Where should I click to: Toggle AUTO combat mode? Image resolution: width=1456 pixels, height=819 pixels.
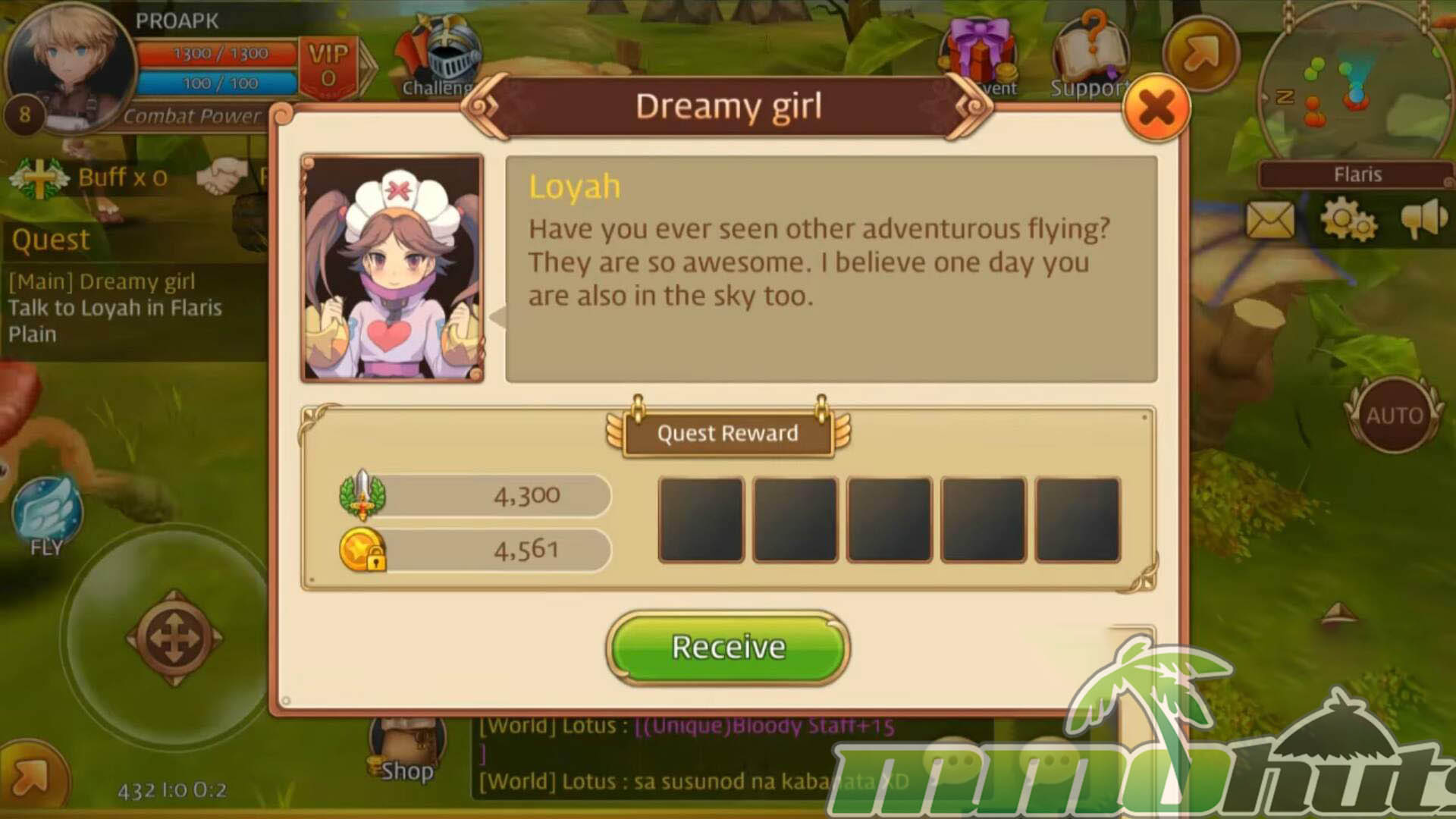point(1394,415)
